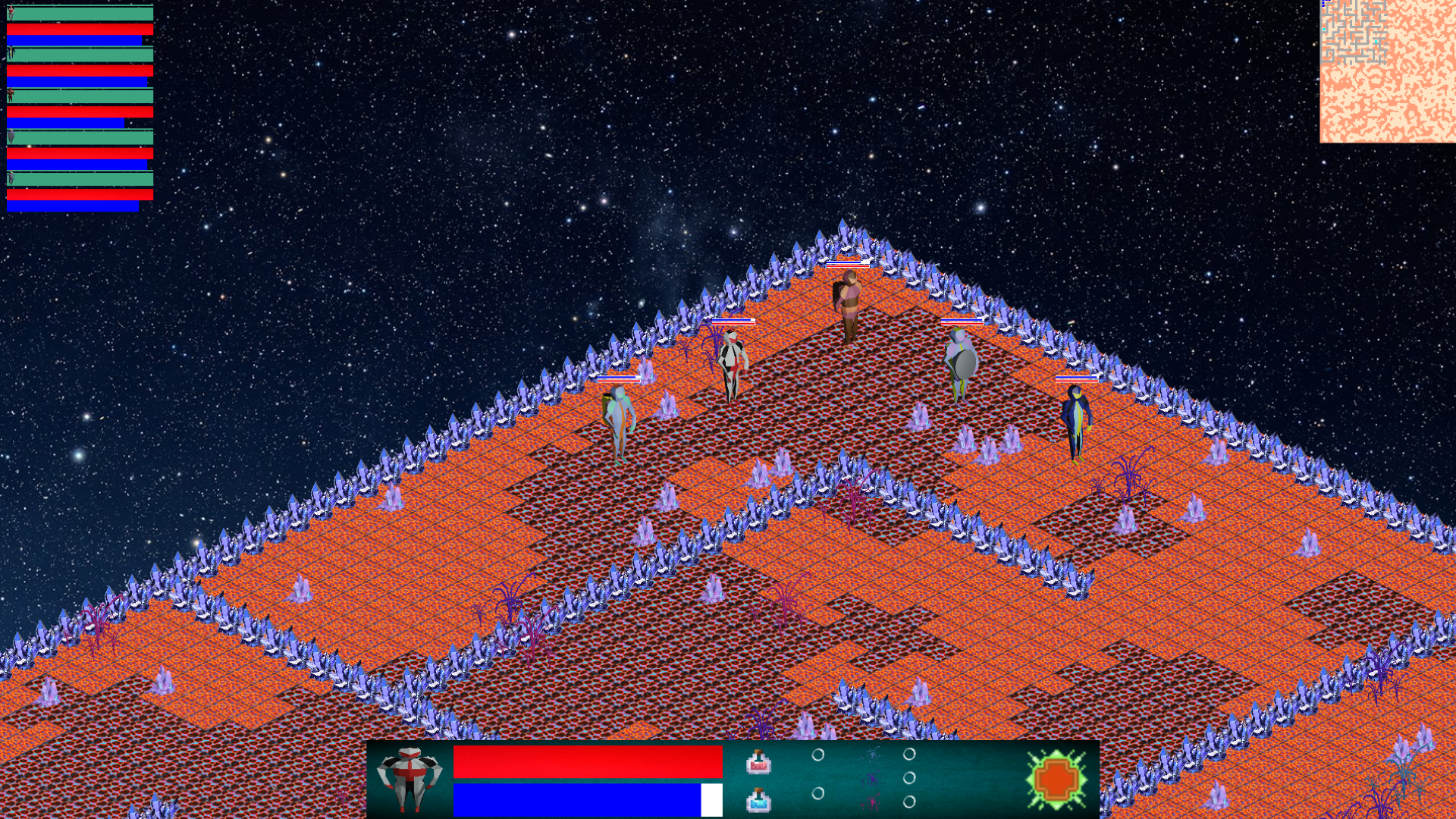Cast the pink spark spell
Image resolution: width=1456 pixels, height=819 pixels.
[872, 802]
